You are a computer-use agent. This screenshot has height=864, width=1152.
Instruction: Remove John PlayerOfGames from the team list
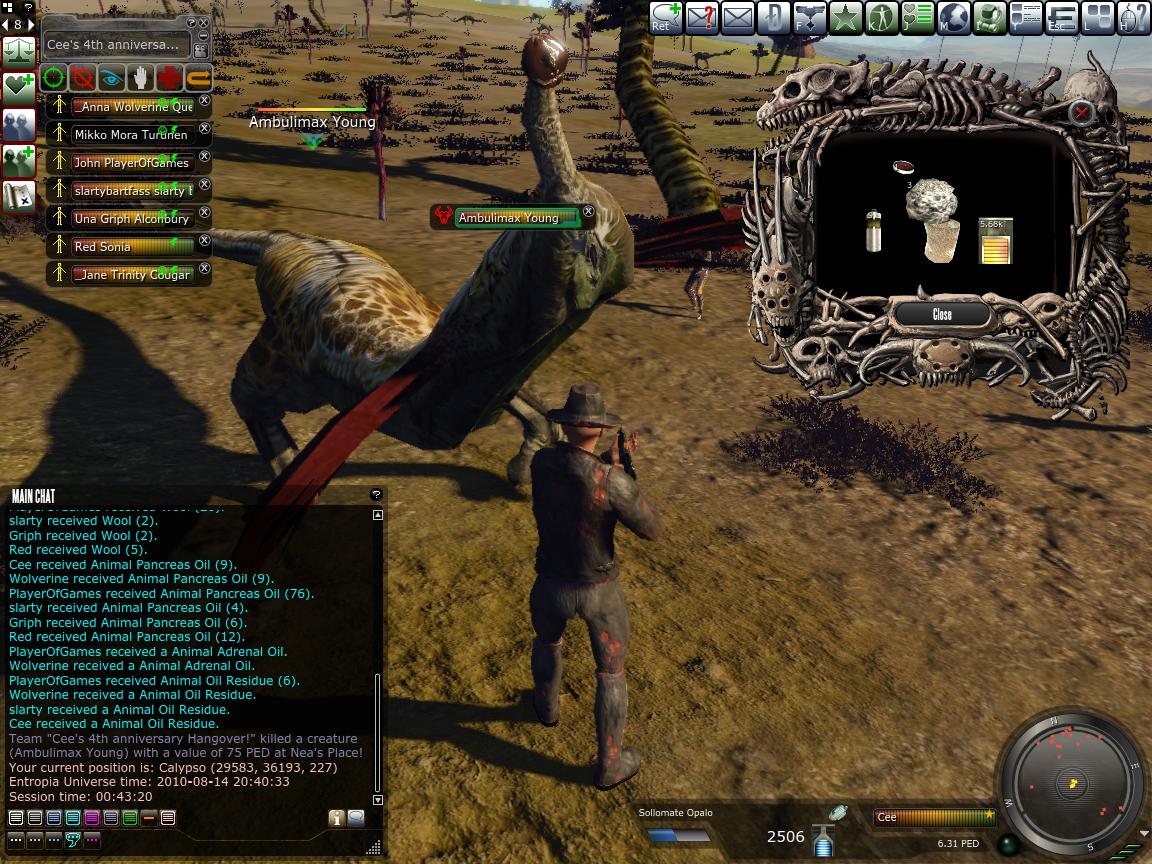205,156
